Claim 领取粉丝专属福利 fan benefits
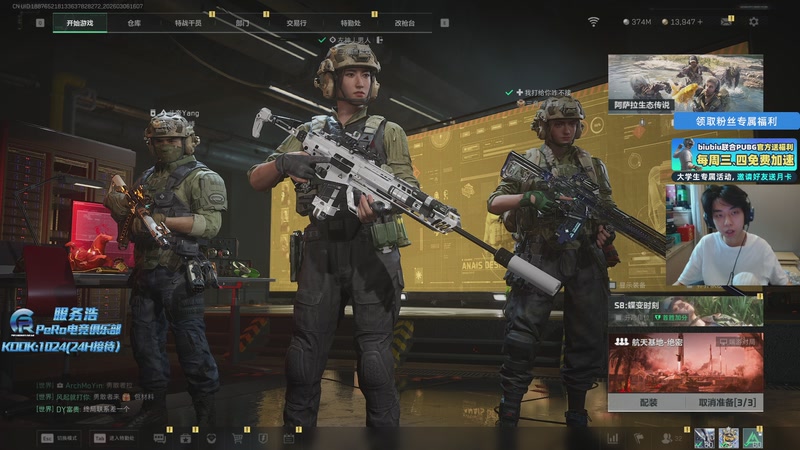800x450 pixels. (x=685, y=121)
